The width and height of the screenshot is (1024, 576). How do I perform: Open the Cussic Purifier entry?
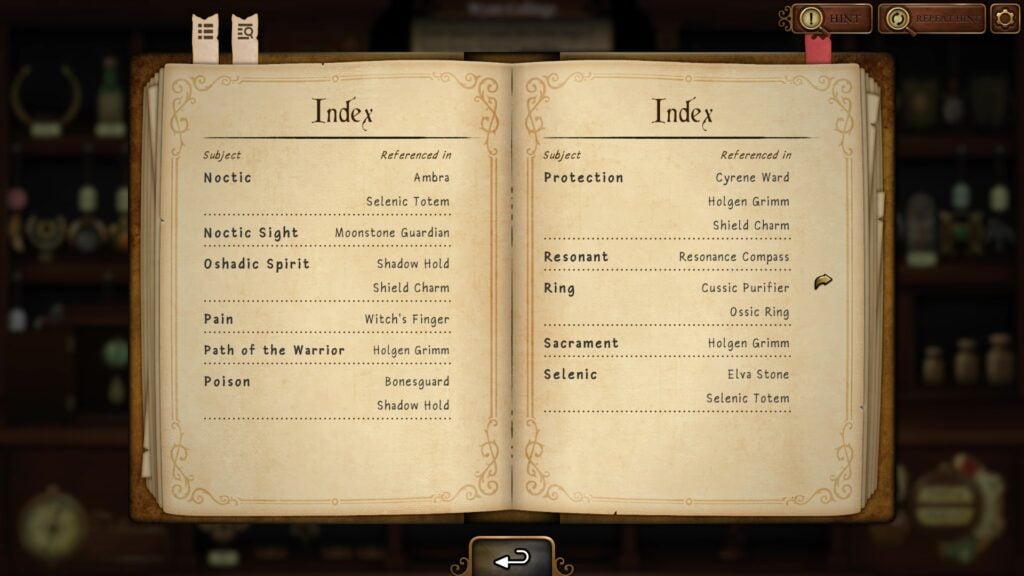coord(745,288)
